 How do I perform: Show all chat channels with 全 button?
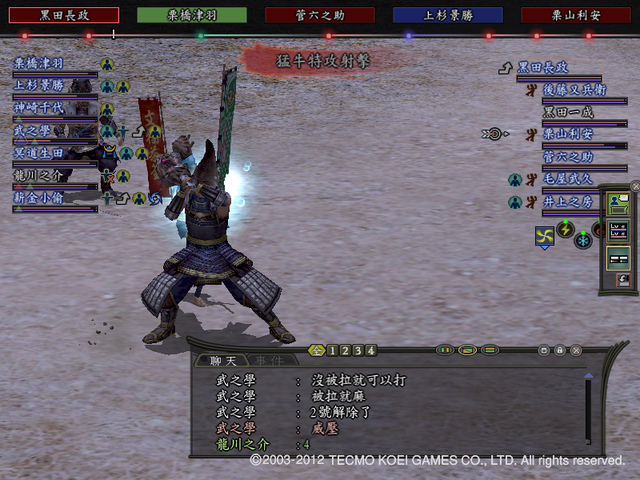point(317,351)
